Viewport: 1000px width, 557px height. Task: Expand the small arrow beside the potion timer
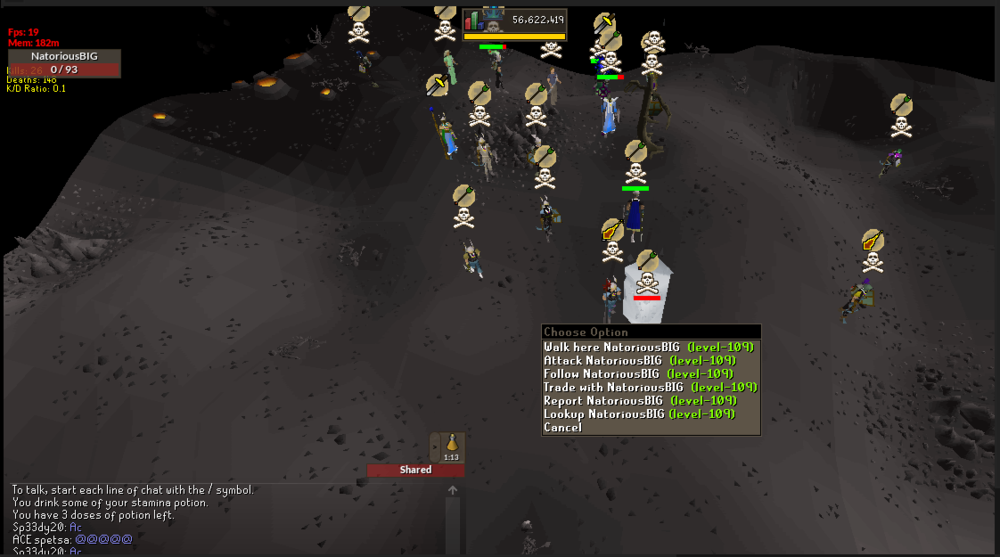click(435, 446)
